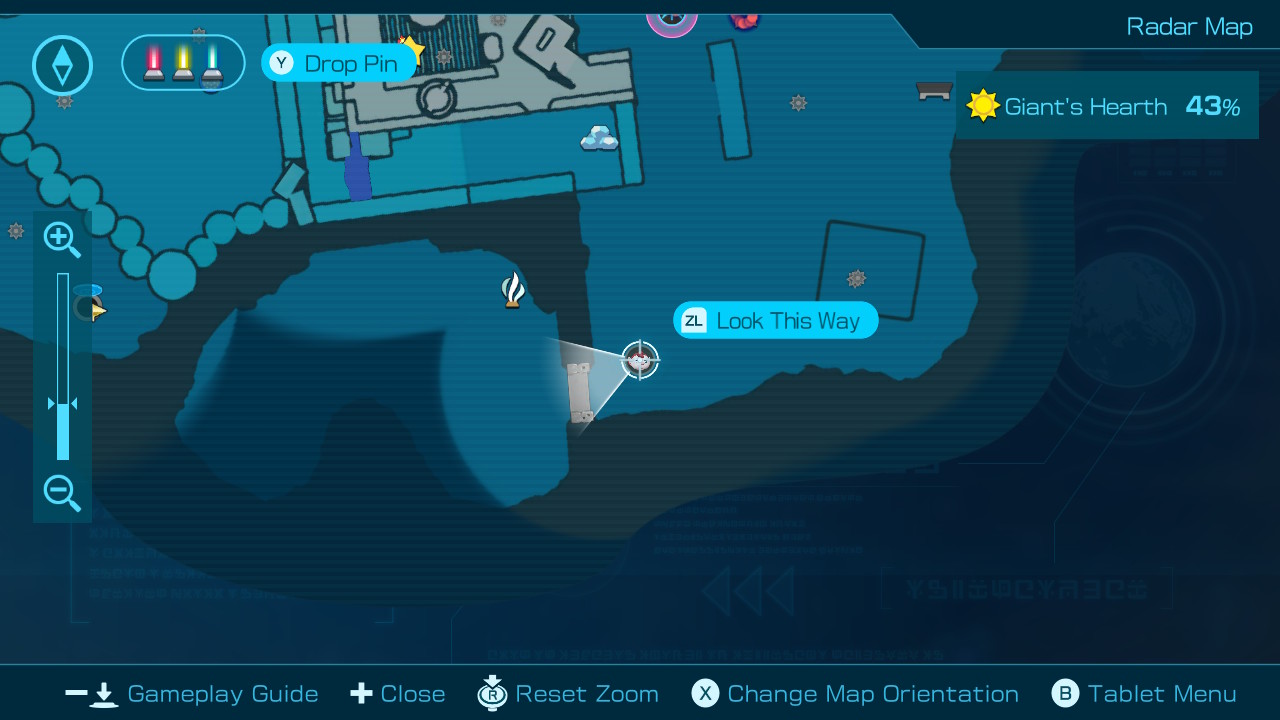Activate the Look This Way button
Screen dimensions: 1280x720
(775, 320)
